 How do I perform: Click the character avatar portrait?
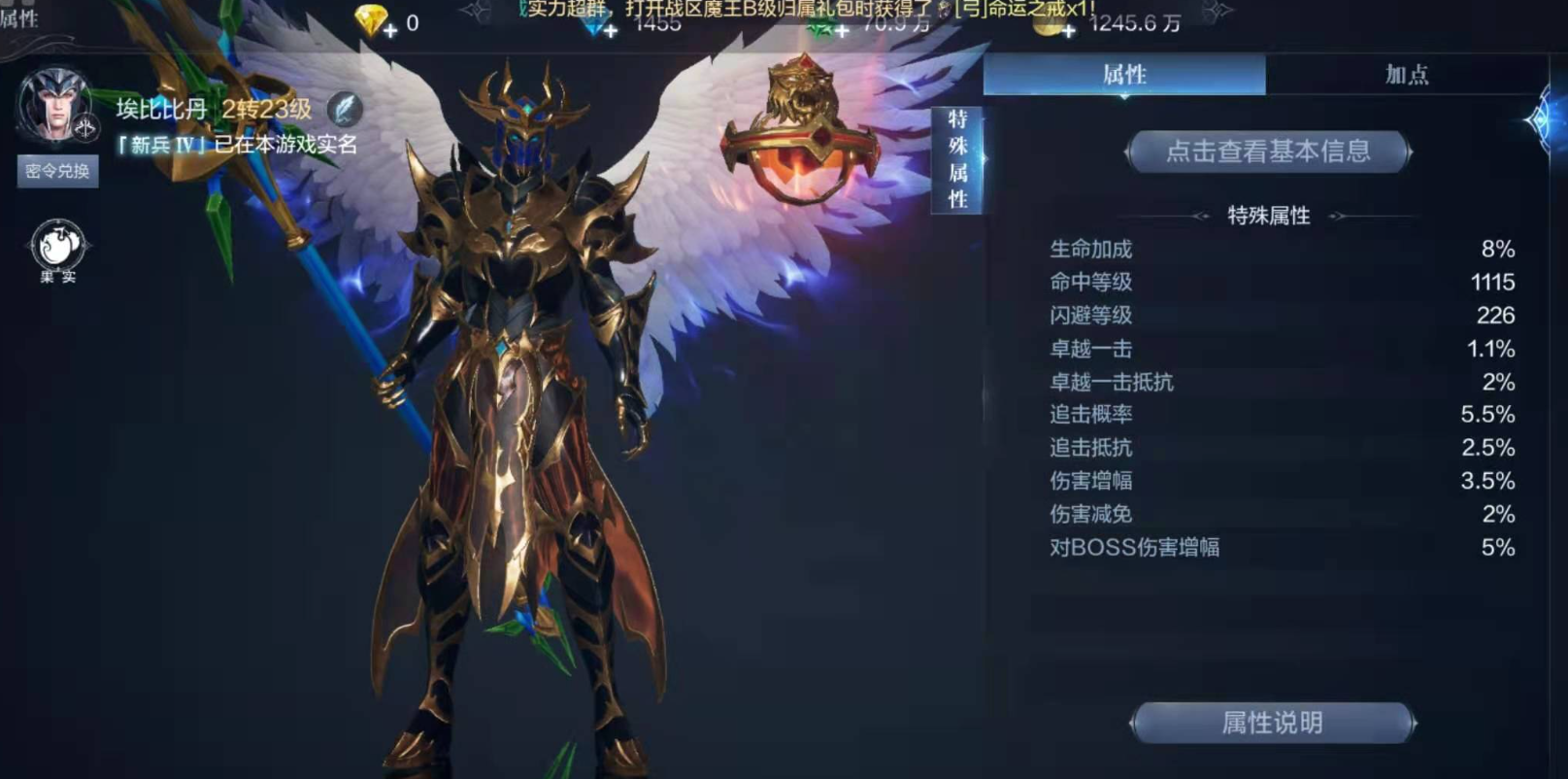pyautogui.click(x=55, y=103)
